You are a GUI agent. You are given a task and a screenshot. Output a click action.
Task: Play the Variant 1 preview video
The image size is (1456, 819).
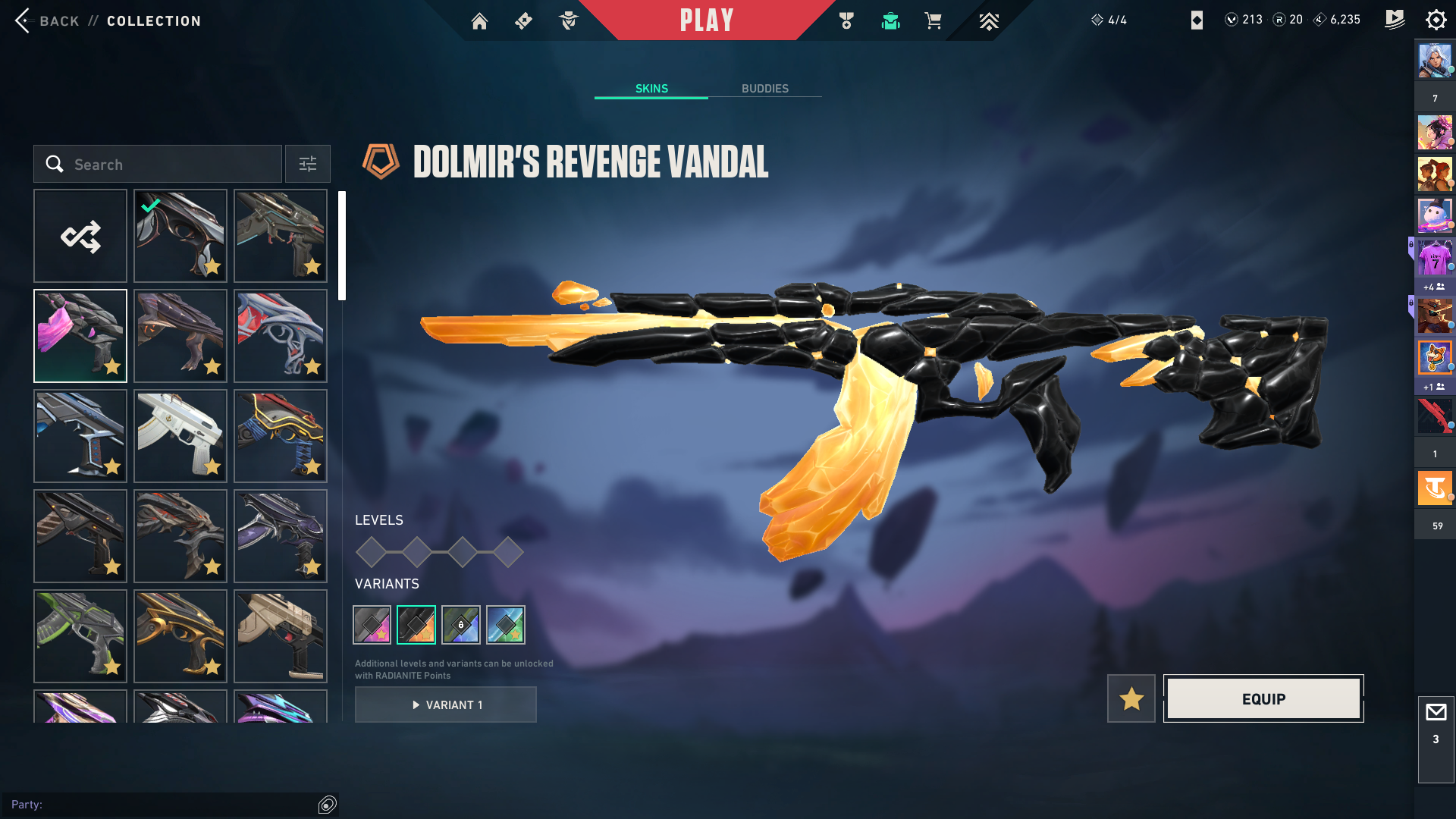(x=446, y=705)
